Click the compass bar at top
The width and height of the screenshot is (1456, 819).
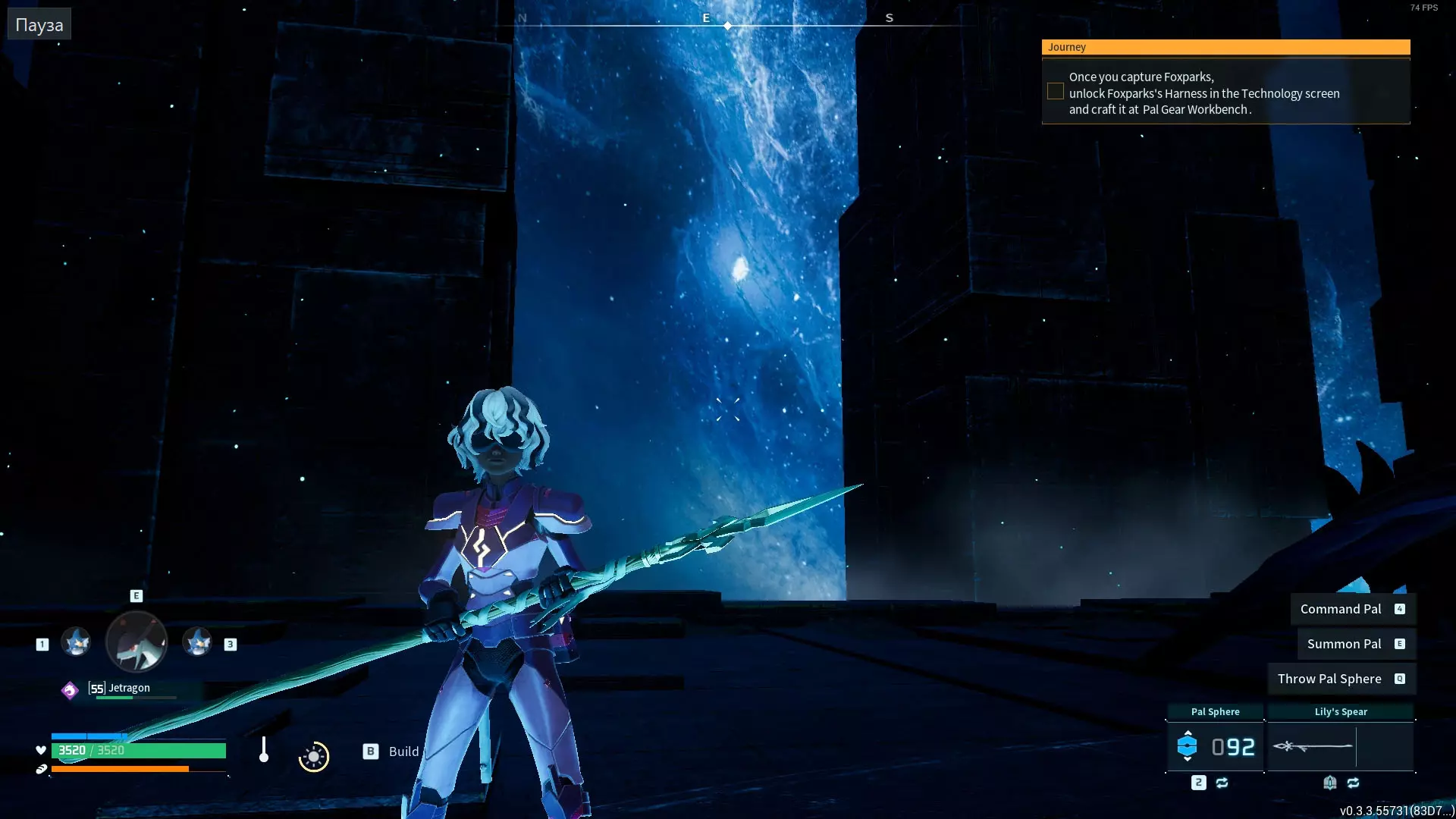728,23
